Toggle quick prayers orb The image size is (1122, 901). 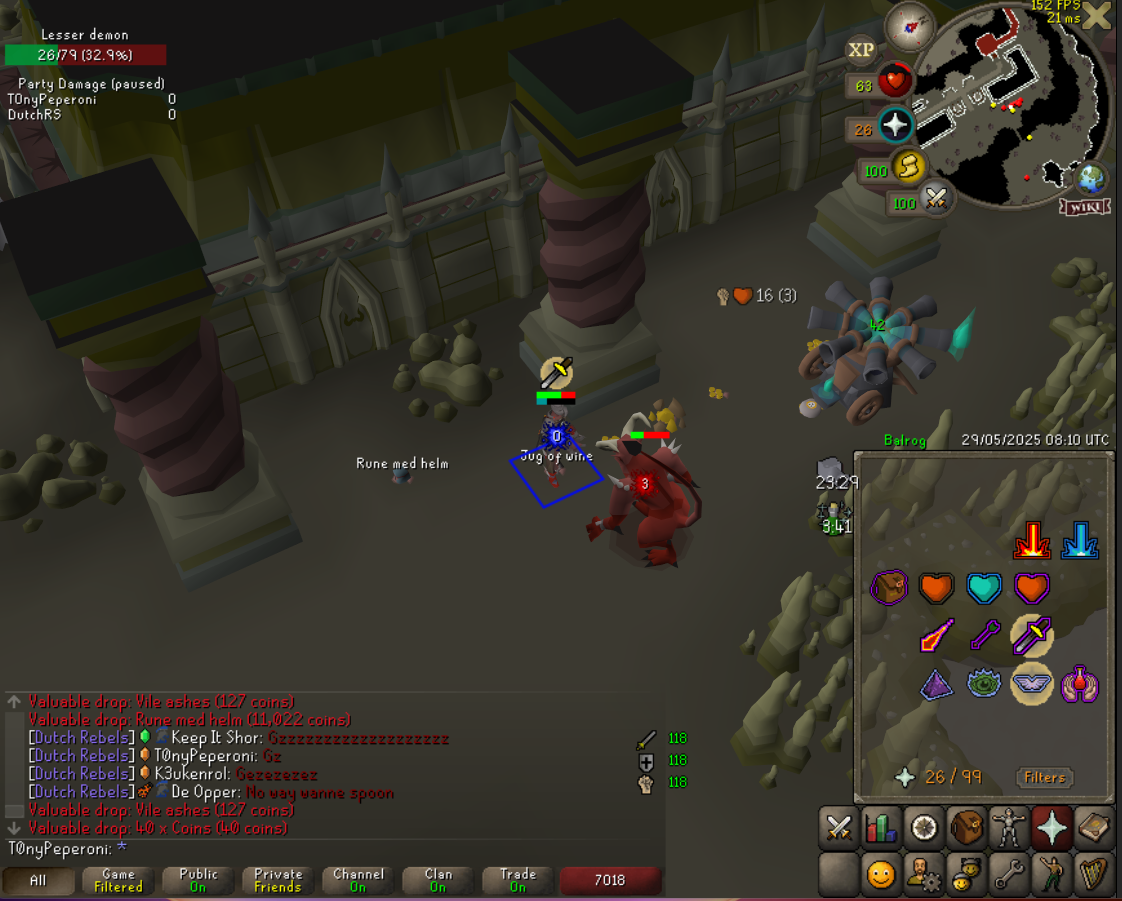(x=894, y=126)
